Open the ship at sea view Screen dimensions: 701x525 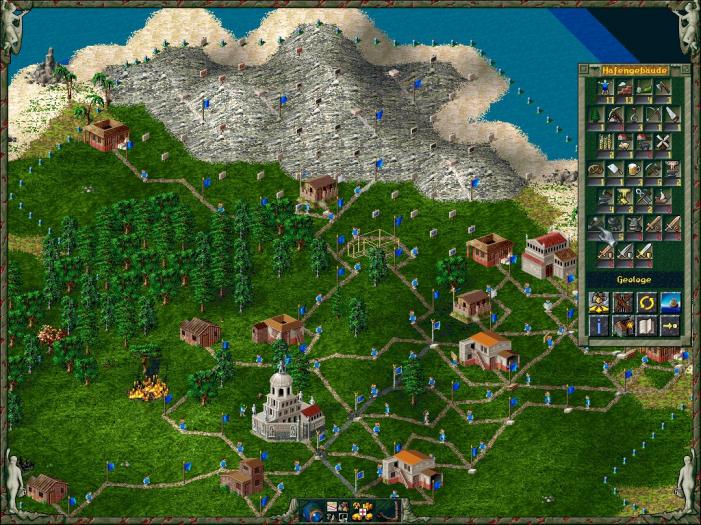pos(669,302)
